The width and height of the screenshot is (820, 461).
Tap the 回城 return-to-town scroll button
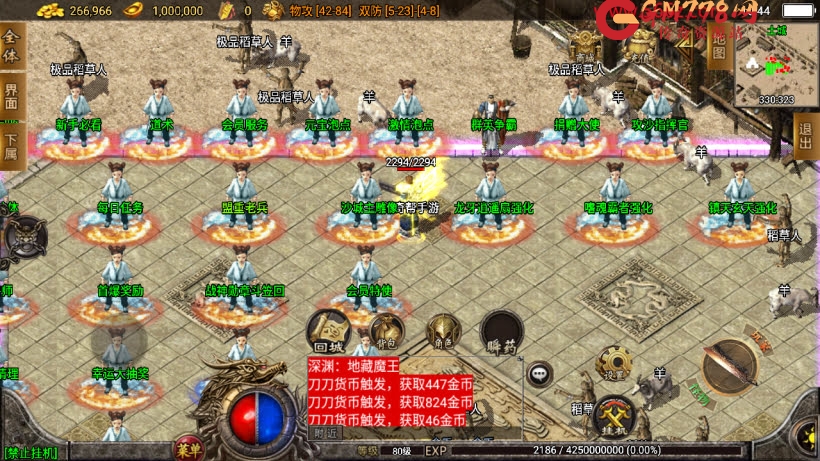(x=327, y=329)
